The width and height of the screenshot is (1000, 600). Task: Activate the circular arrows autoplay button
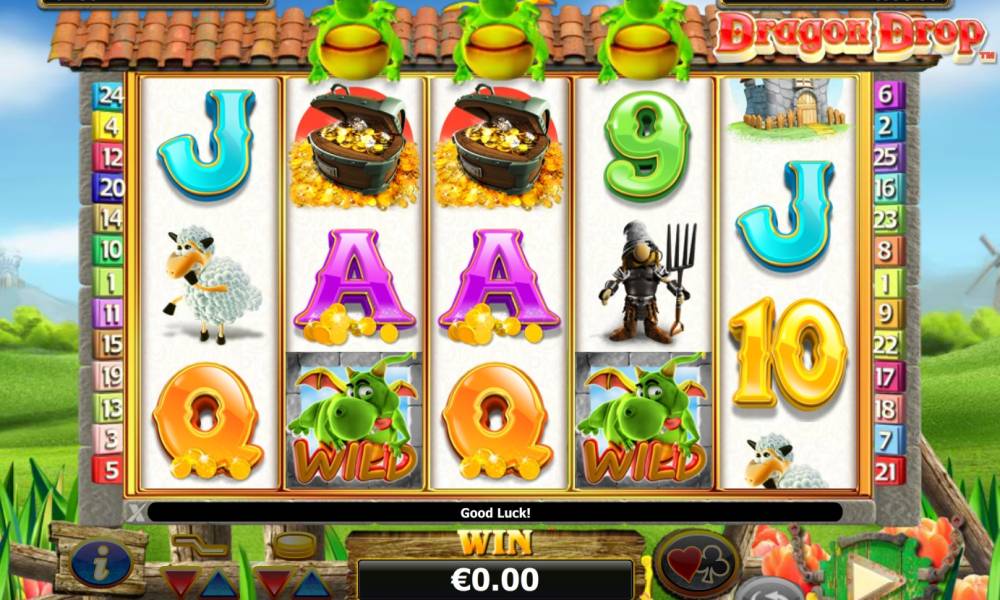pos(769,589)
